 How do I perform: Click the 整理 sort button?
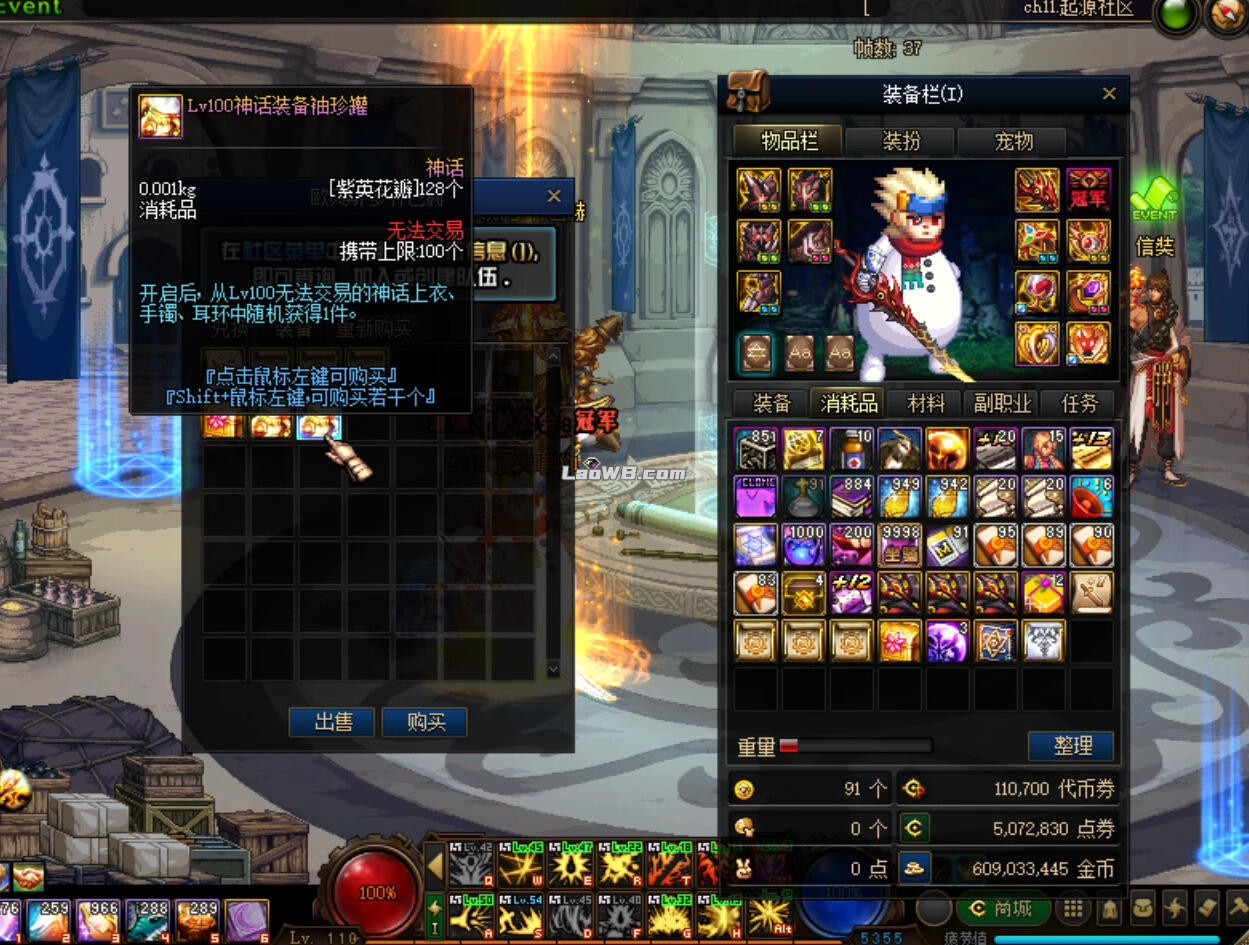coord(1071,745)
